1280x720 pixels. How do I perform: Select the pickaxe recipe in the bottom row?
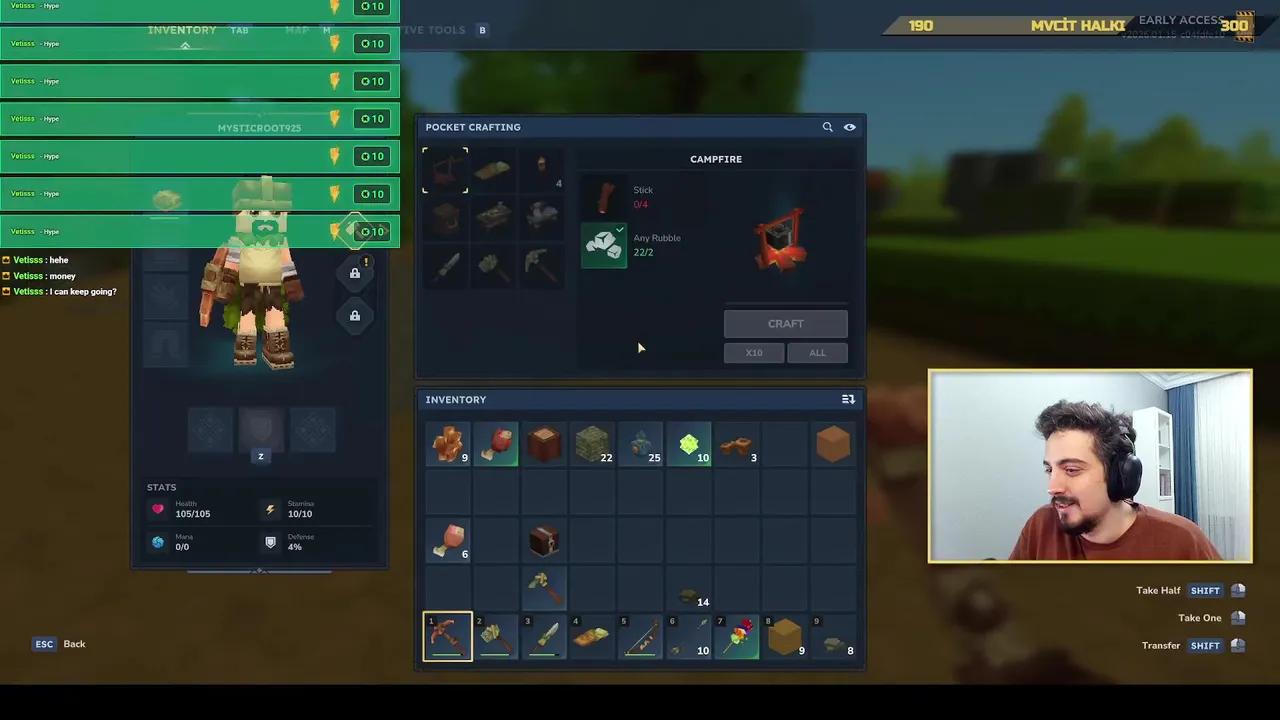pos(541,263)
